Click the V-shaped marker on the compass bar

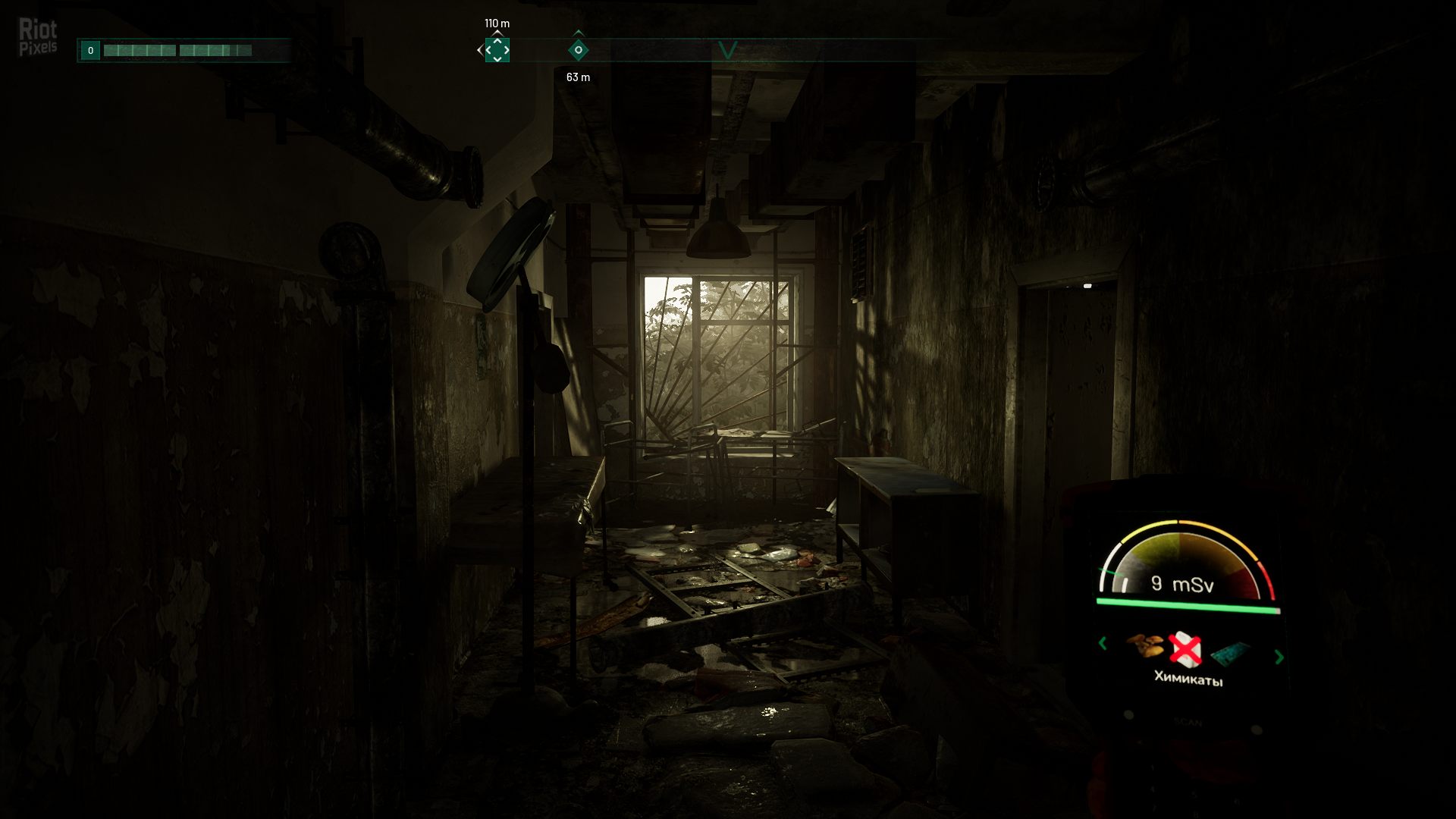pyautogui.click(x=729, y=50)
